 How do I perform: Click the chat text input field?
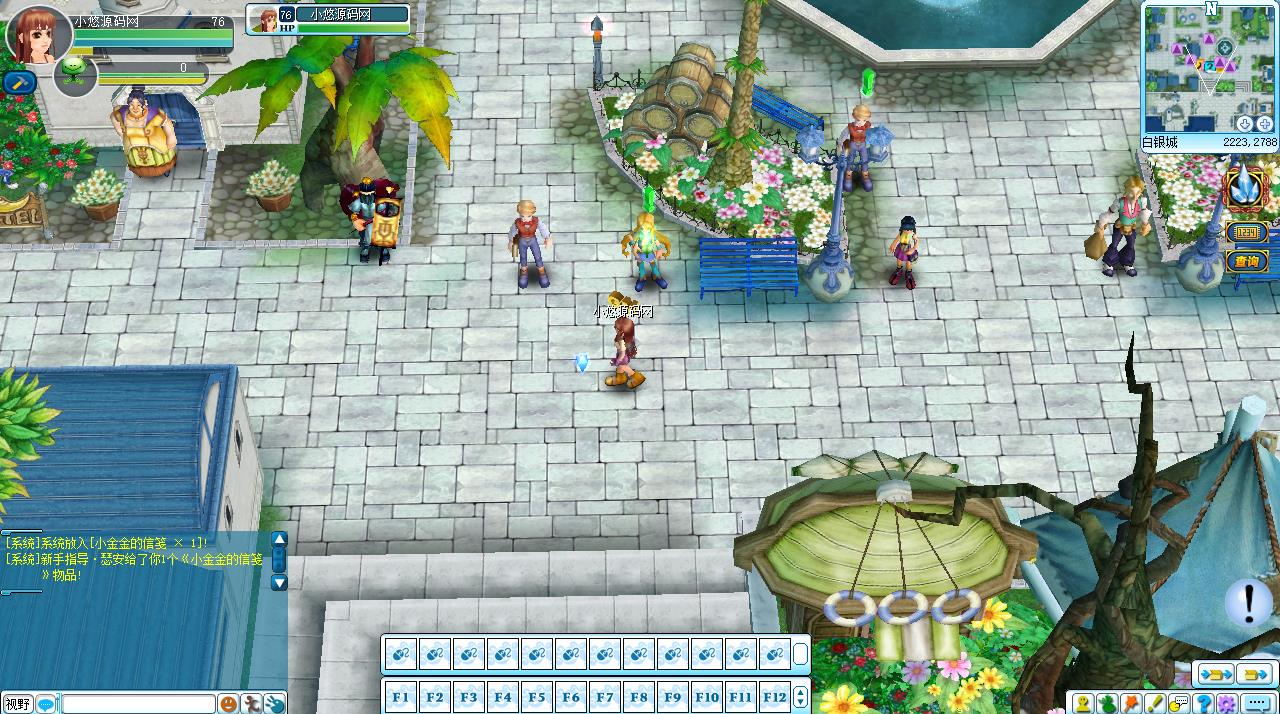[x=139, y=704]
